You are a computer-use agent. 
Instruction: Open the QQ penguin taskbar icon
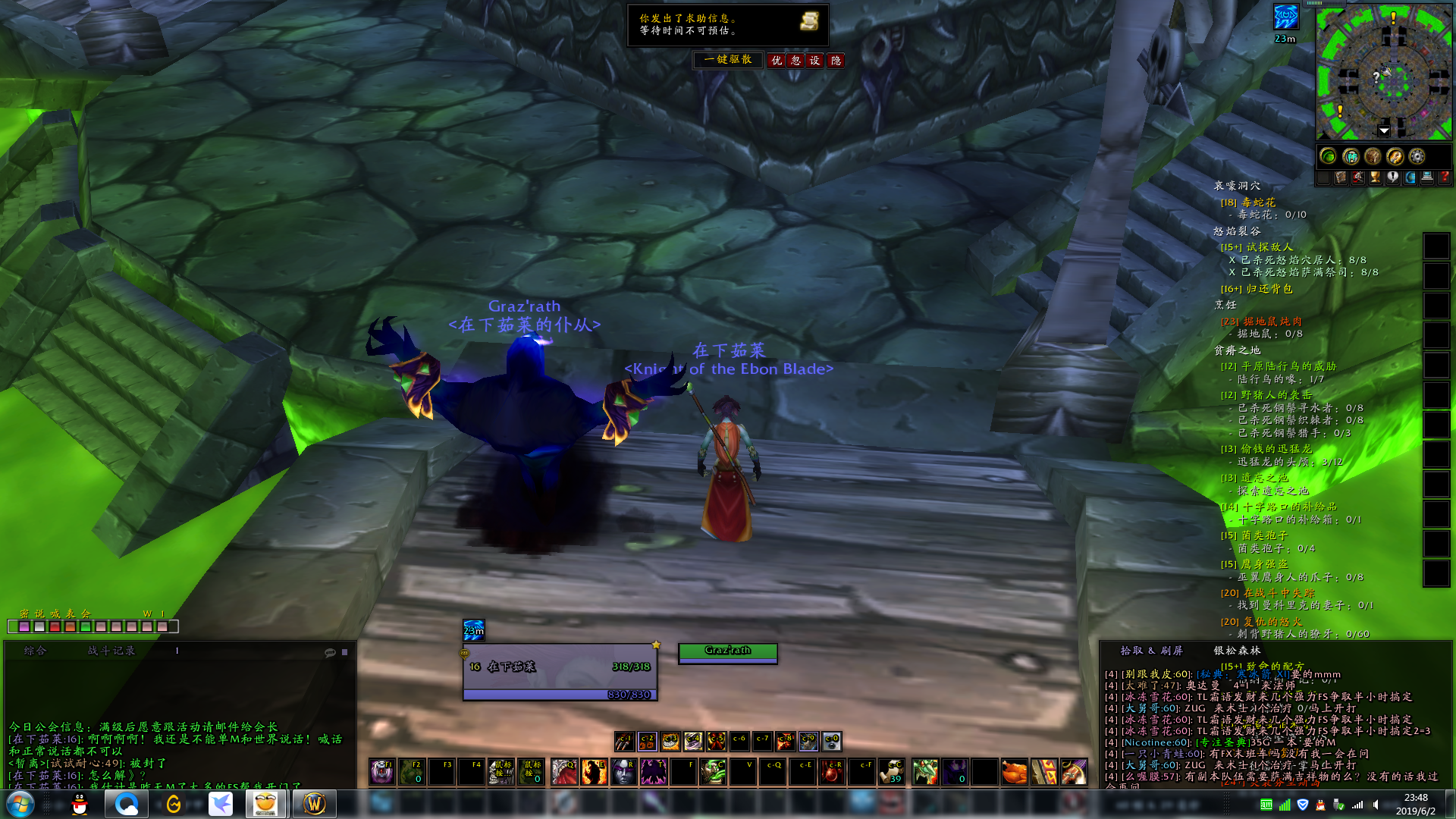point(80,804)
